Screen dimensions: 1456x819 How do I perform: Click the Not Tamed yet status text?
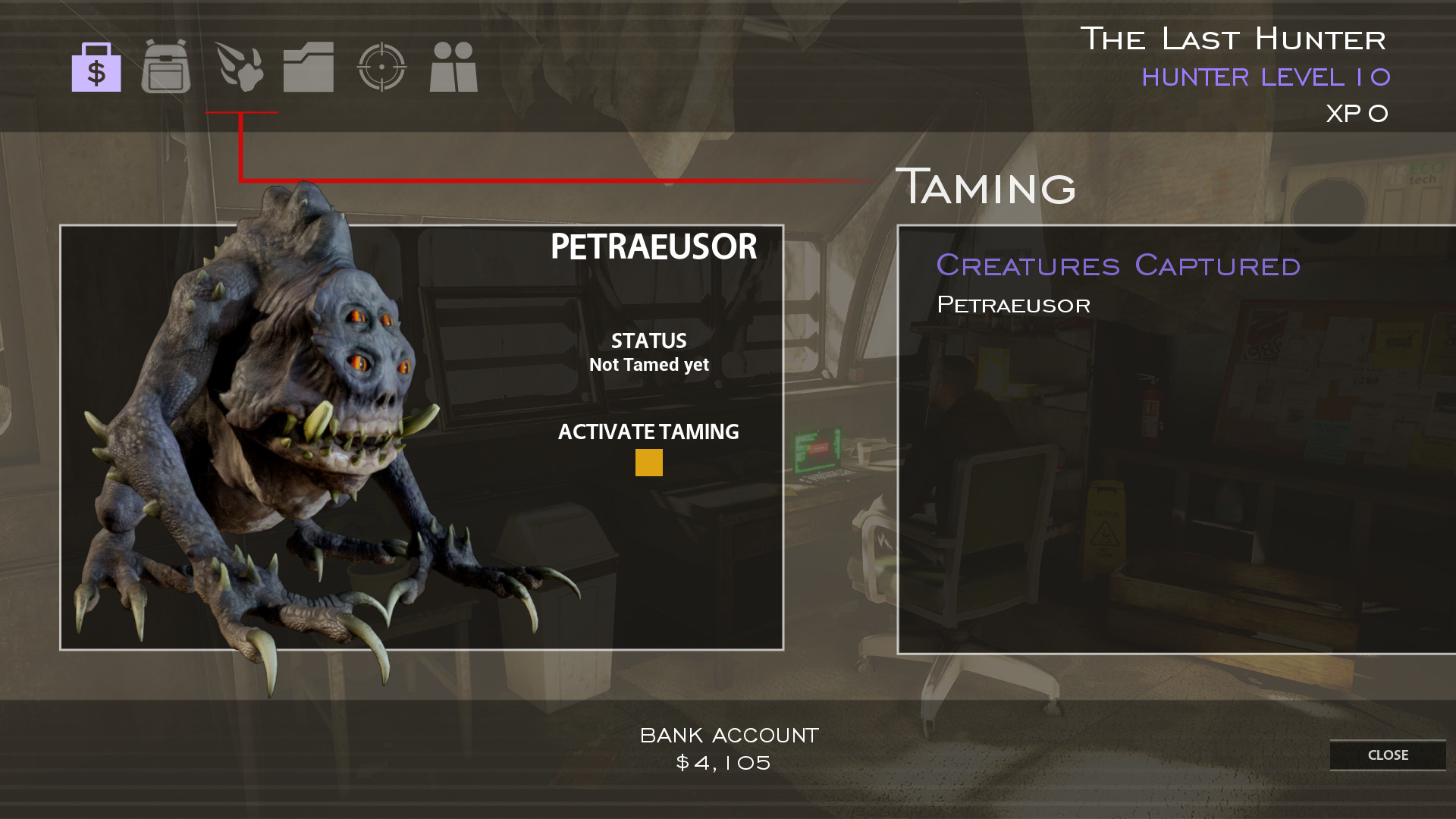[x=648, y=364]
